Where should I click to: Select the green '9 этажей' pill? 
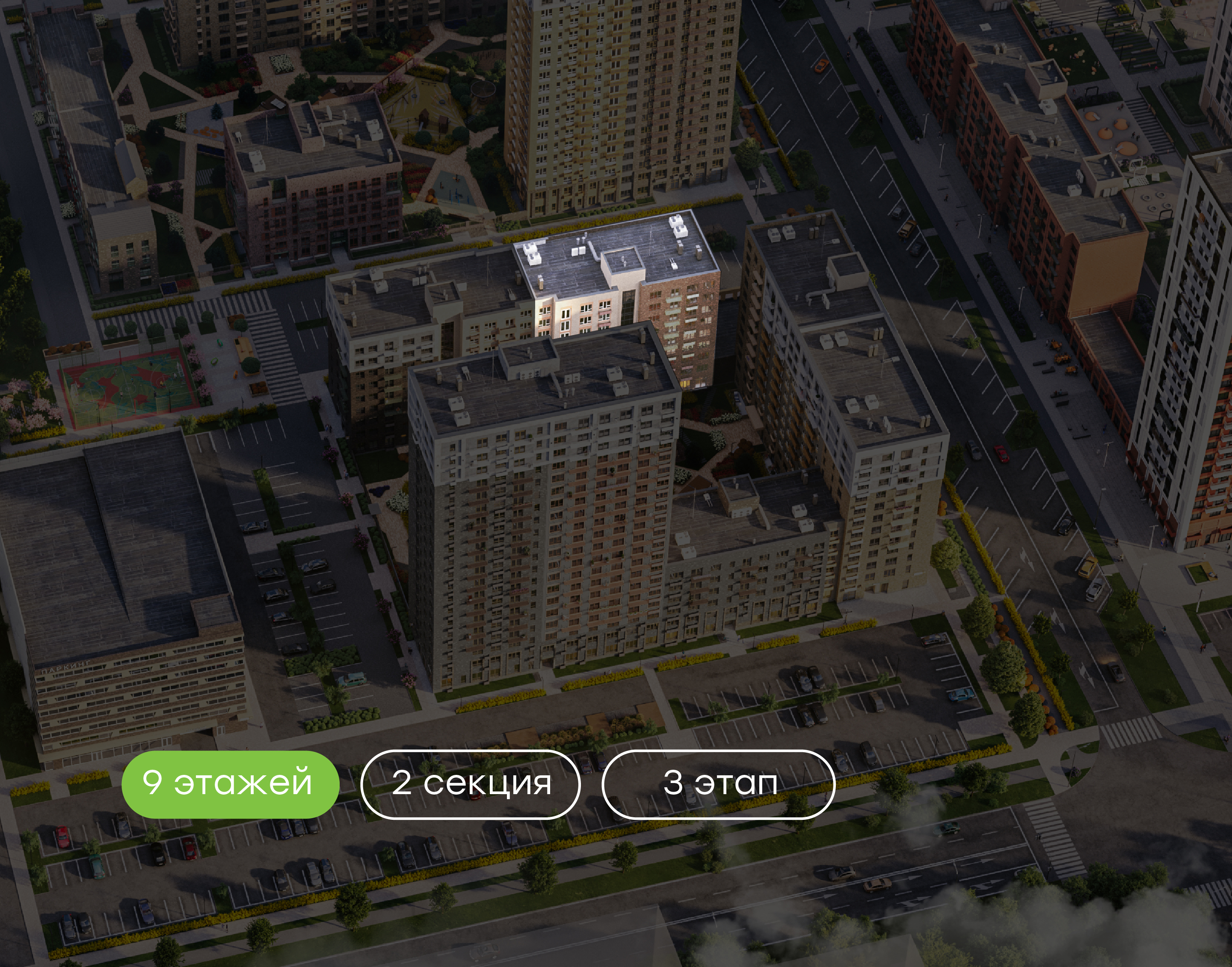point(230,784)
